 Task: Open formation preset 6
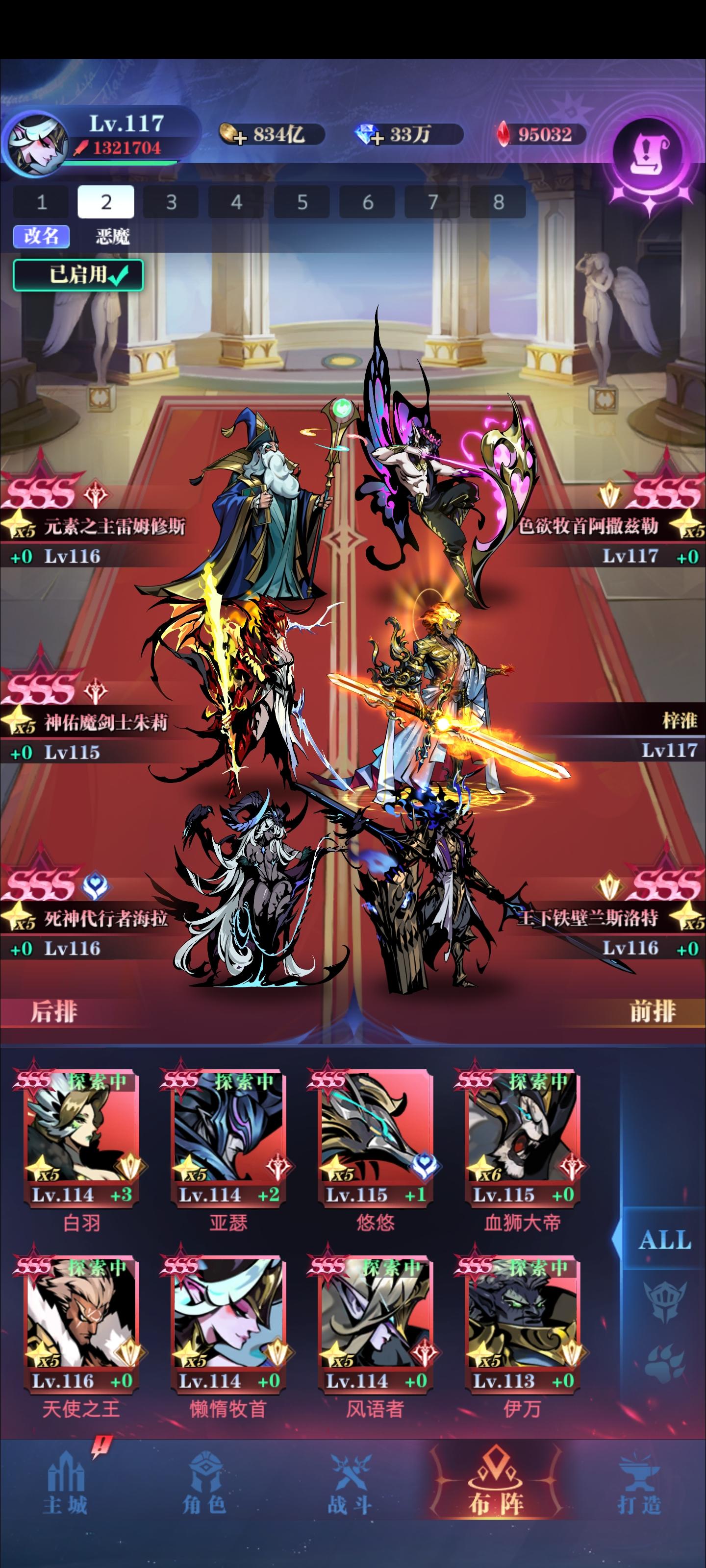pyautogui.click(x=369, y=203)
